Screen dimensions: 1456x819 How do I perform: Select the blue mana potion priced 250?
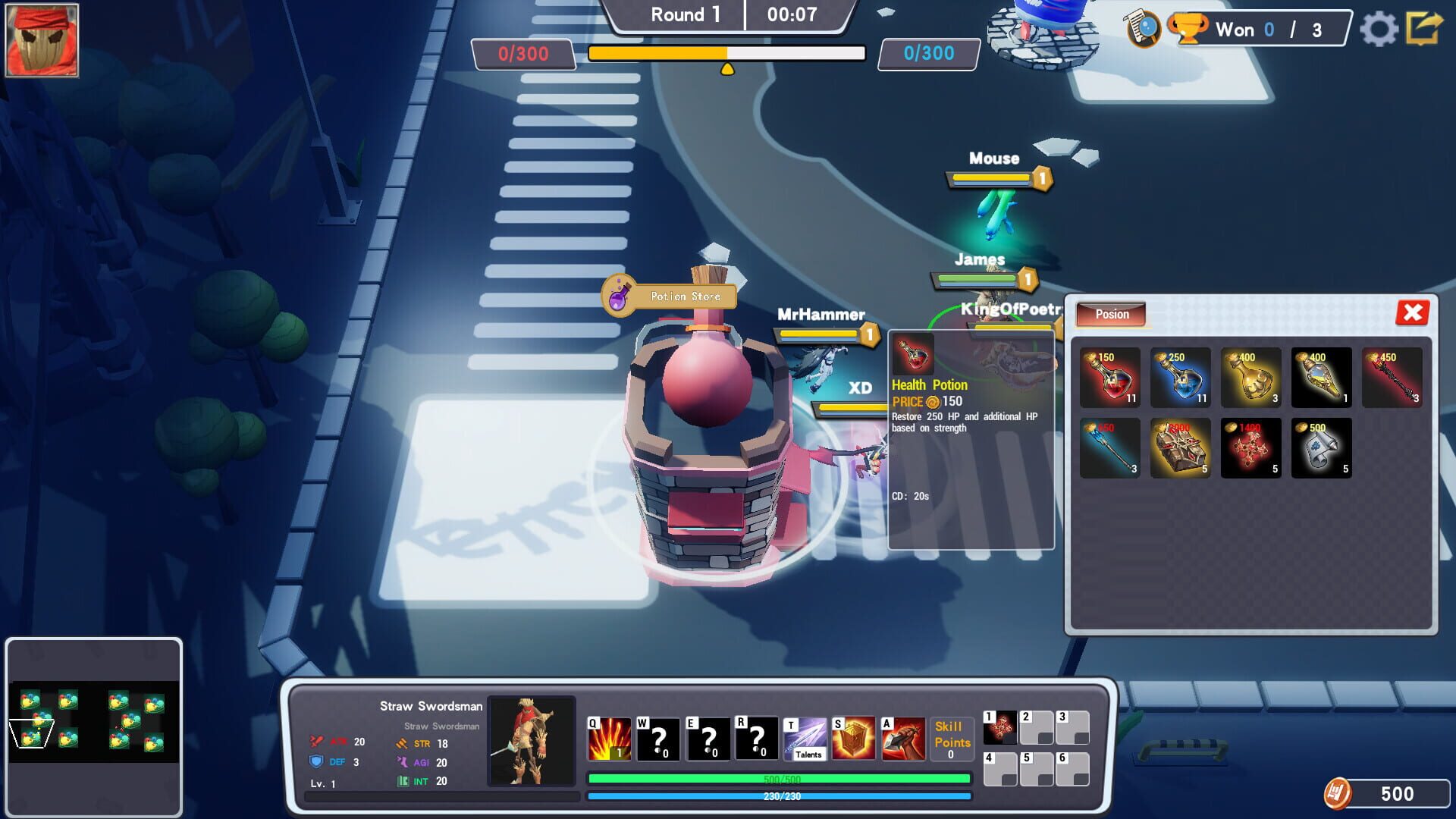1180,377
